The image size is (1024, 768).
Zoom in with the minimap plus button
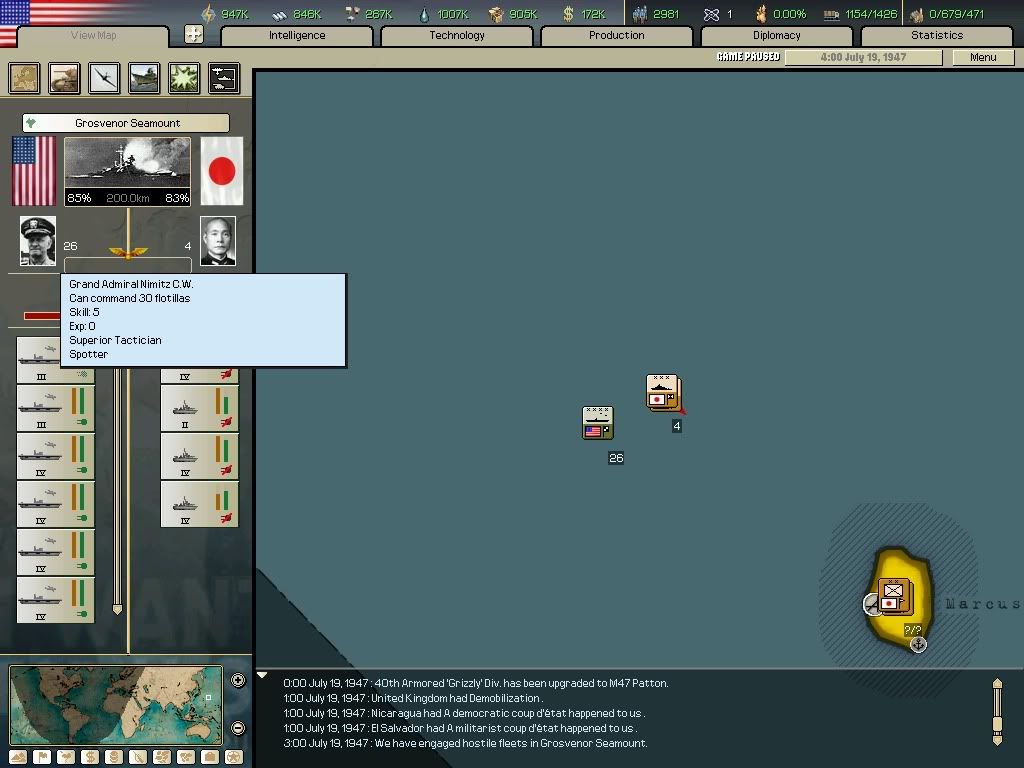238,681
